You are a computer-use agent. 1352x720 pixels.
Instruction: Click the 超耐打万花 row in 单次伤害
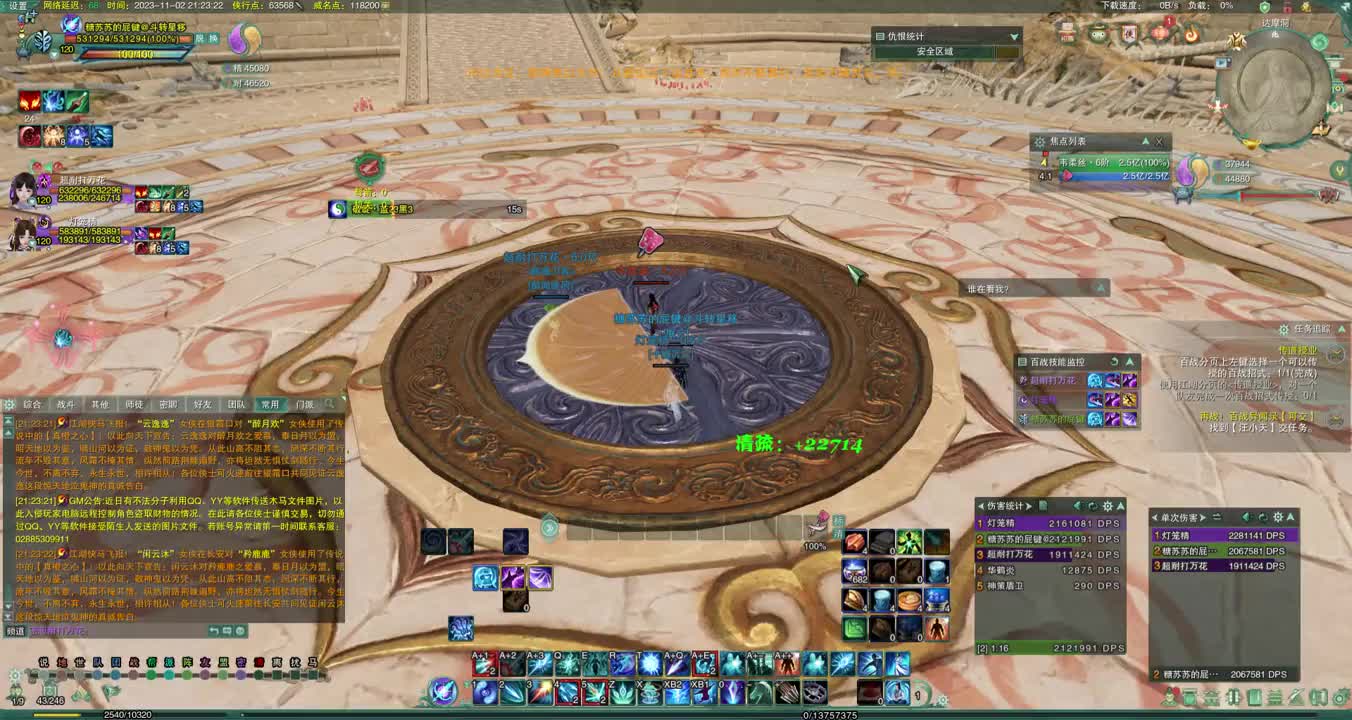pos(1222,566)
